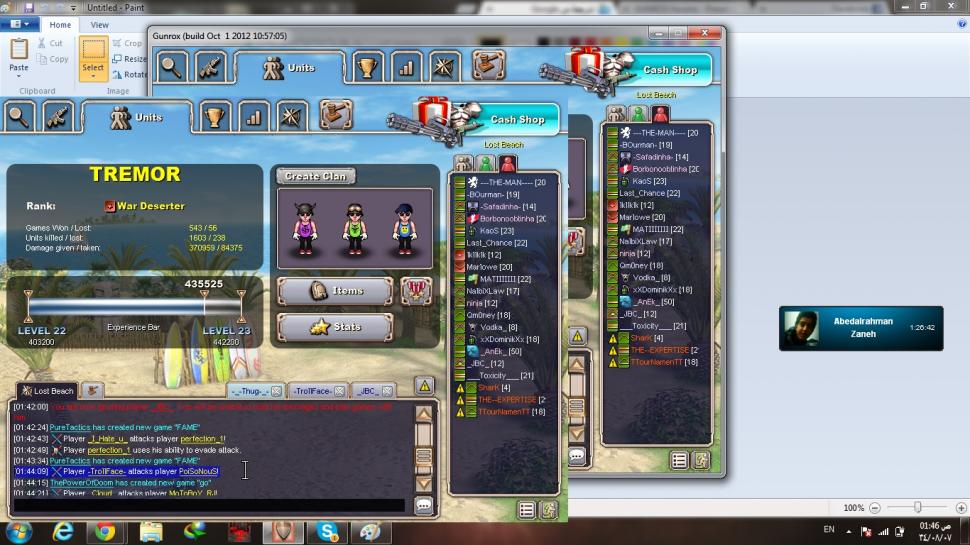Screen dimensions: 970x545
Task: Open the trophy badge beside Items
Action: (416, 291)
